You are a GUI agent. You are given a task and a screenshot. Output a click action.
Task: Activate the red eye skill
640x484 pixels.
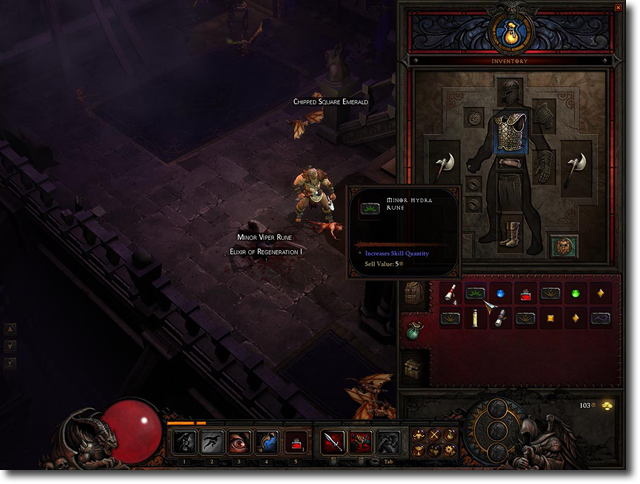(240, 442)
